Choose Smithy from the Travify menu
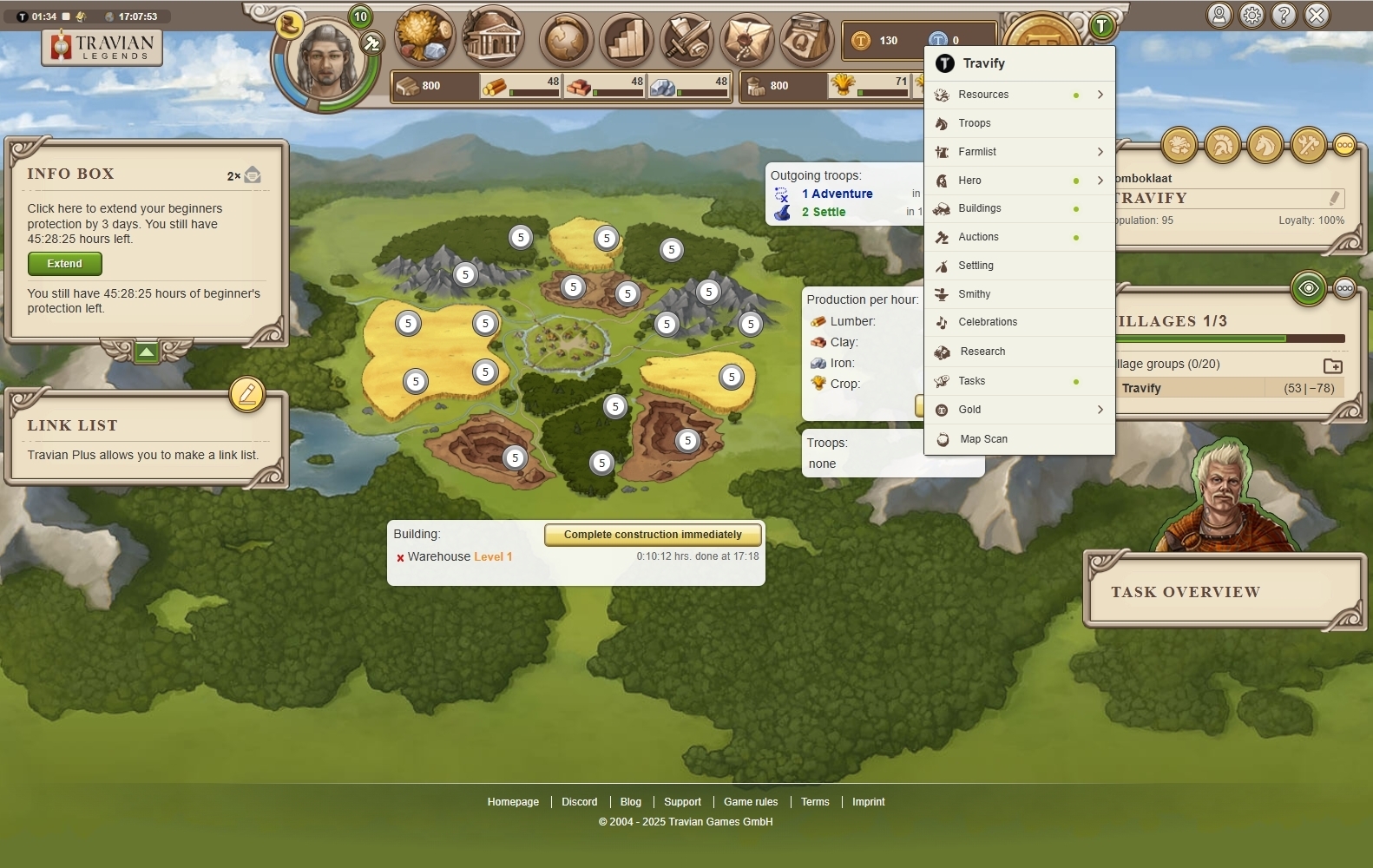This screenshot has height=868, width=1373. coord(974,294)
